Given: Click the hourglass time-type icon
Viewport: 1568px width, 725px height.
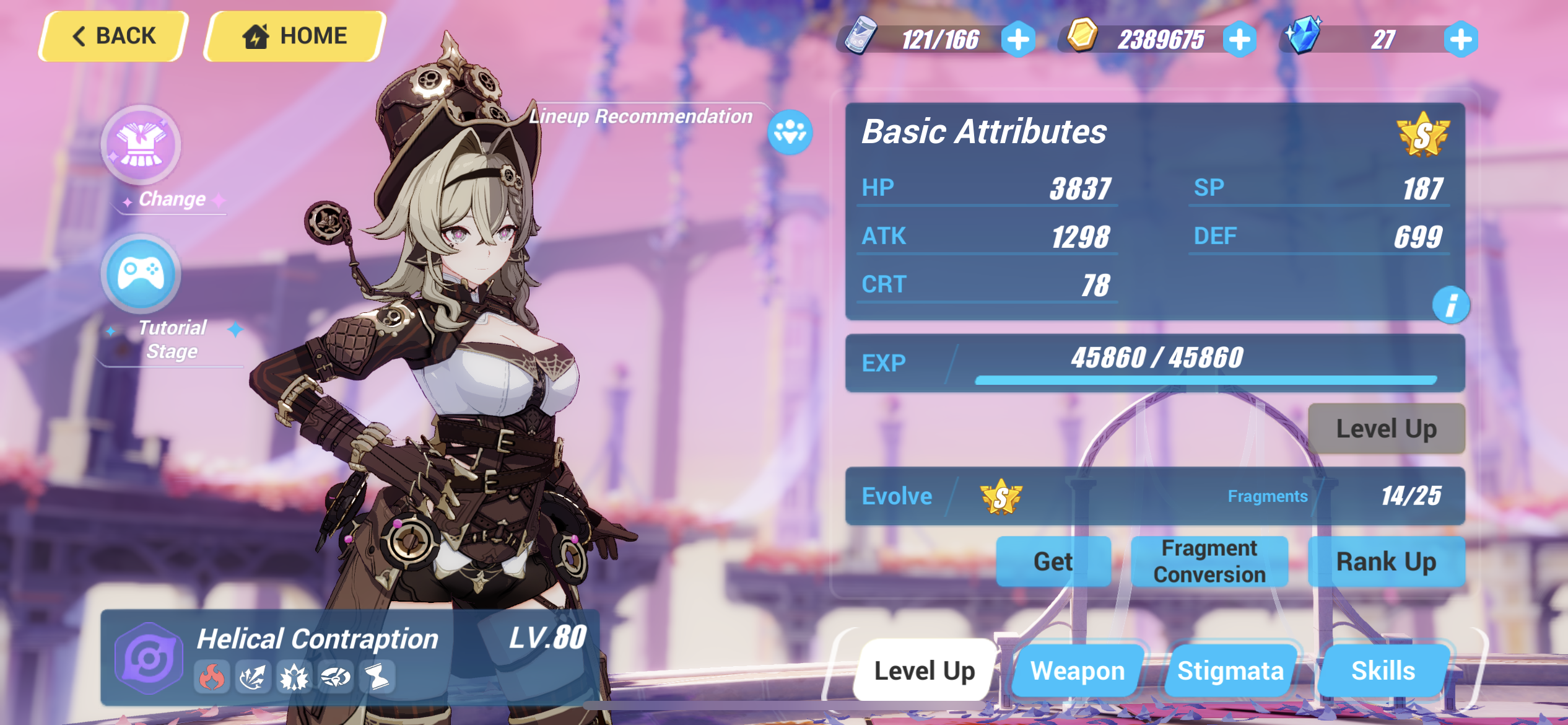Looking at the screenshot, I should point(377,677).
